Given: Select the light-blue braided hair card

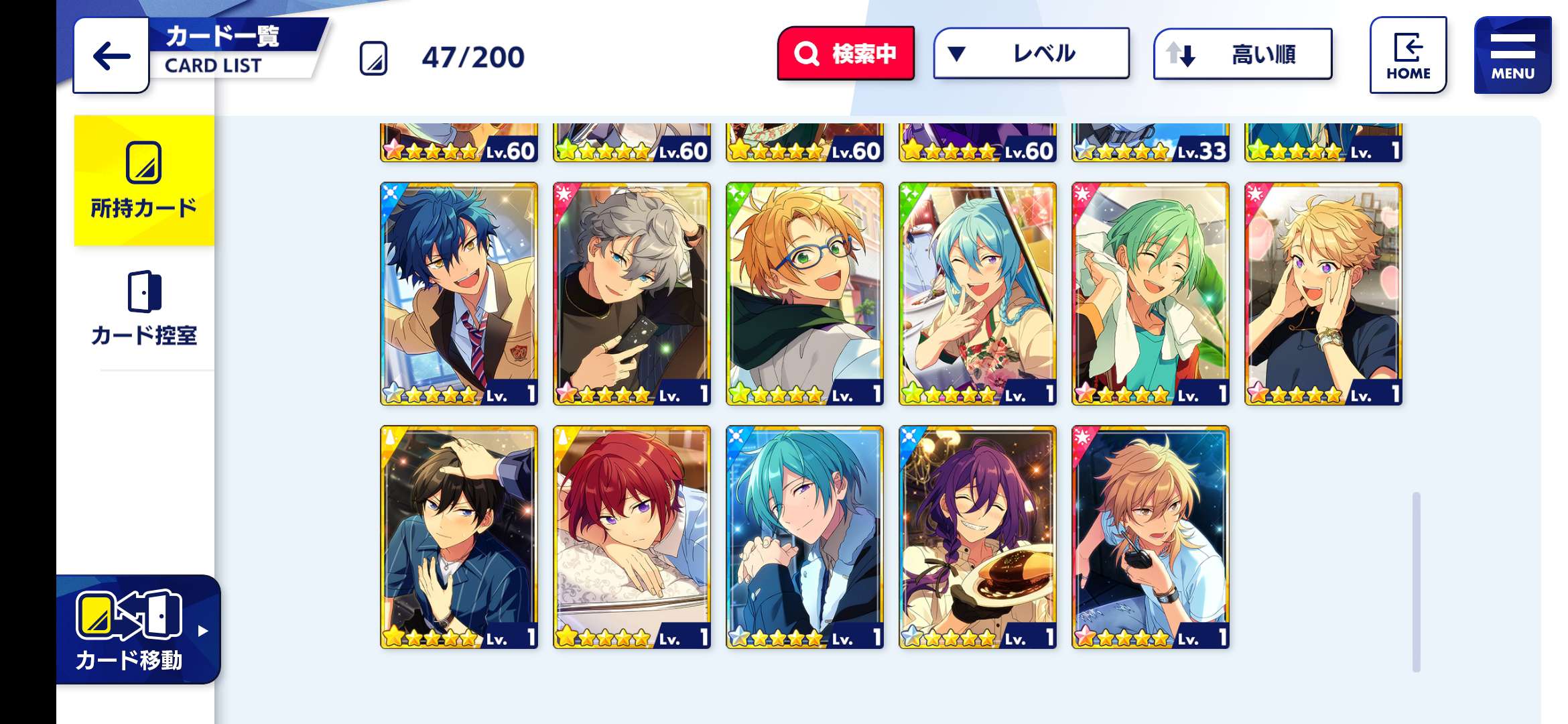Looking at the screenshot, I should coord(978,294).
